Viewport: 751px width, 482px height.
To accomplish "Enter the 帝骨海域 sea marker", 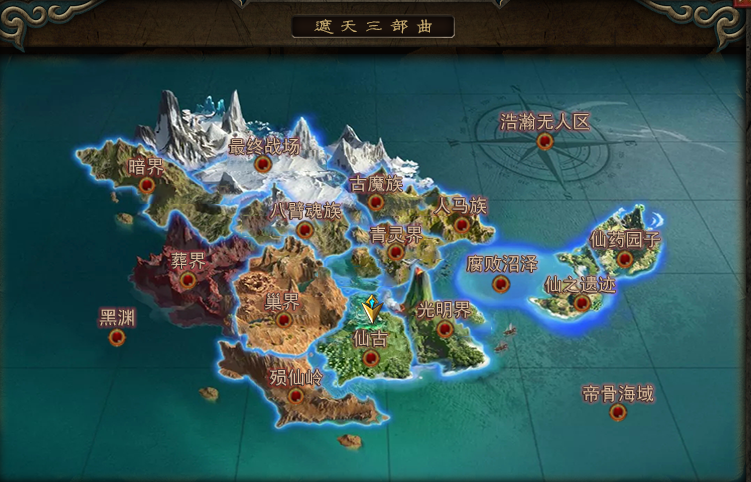I will pyautogui.click(x=618, y=411).
